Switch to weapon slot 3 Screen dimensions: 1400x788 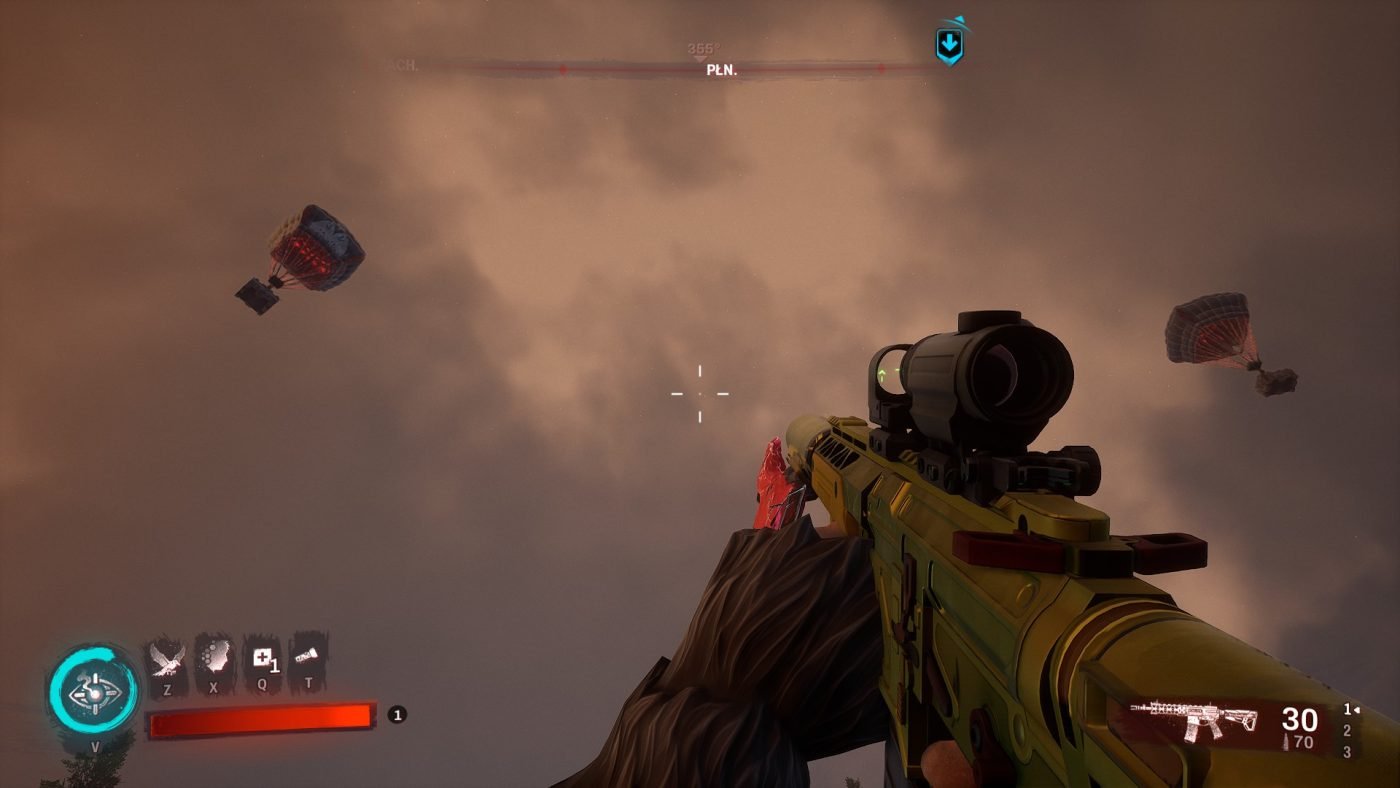point(1347,752)
